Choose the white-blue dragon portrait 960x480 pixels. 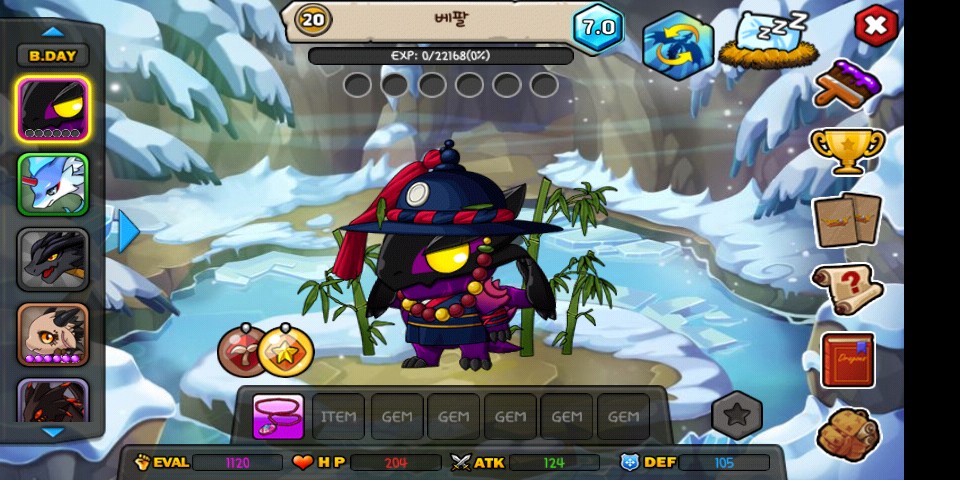[53, 184]
